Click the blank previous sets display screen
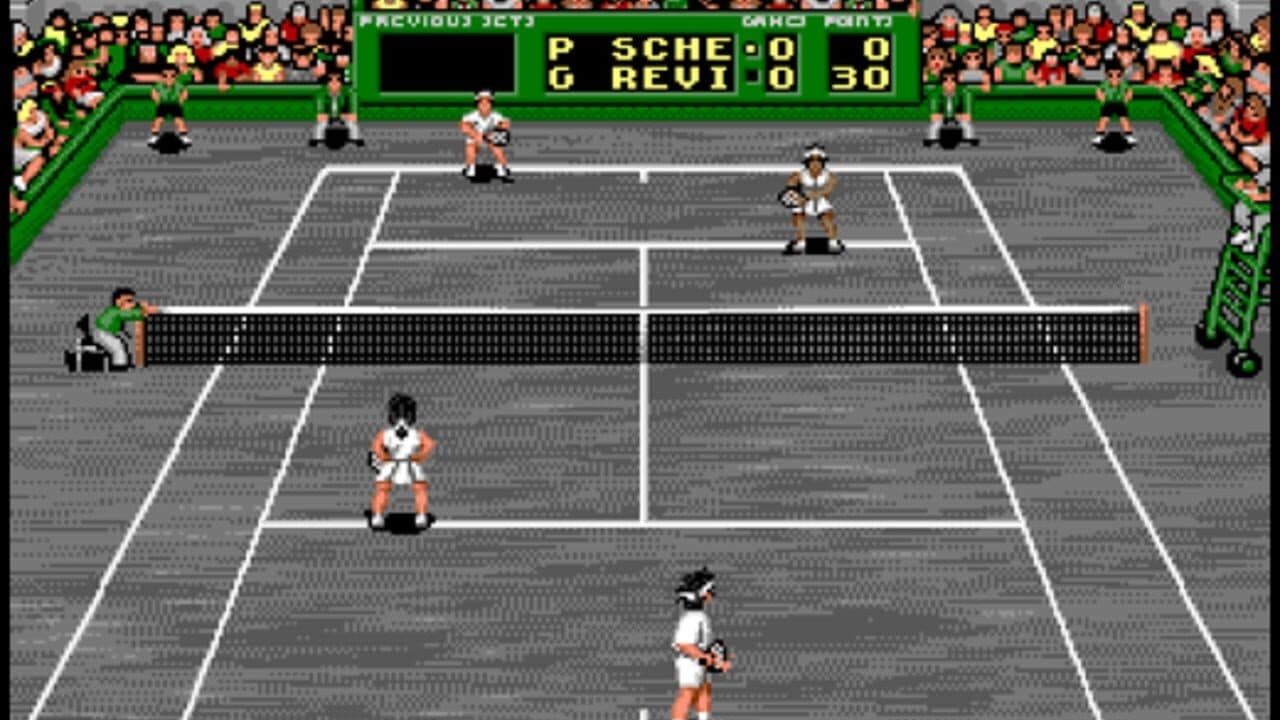This screenshot has width=1280, height=720. (445, 62)
